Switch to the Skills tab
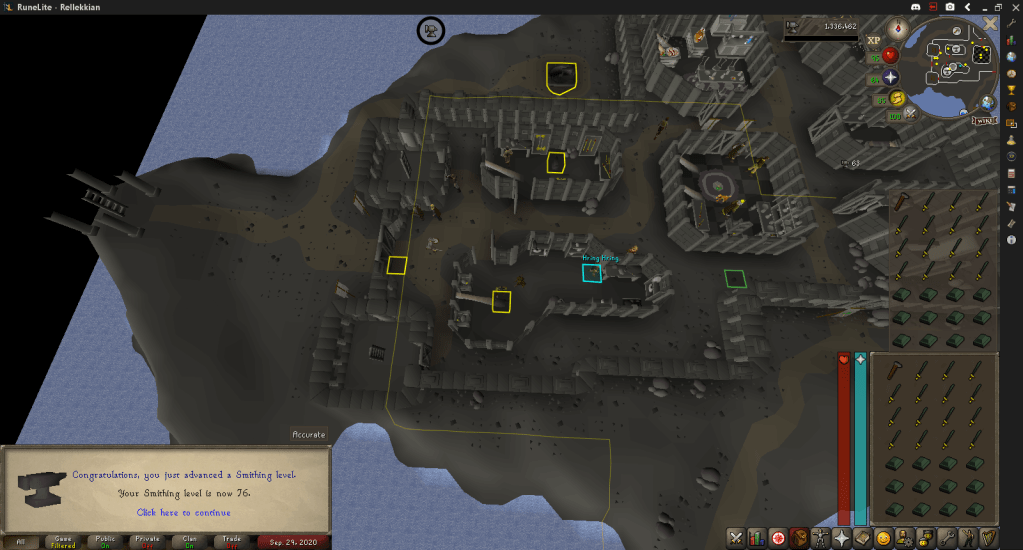Screen dimensions: 1023x550 [758, 538]
